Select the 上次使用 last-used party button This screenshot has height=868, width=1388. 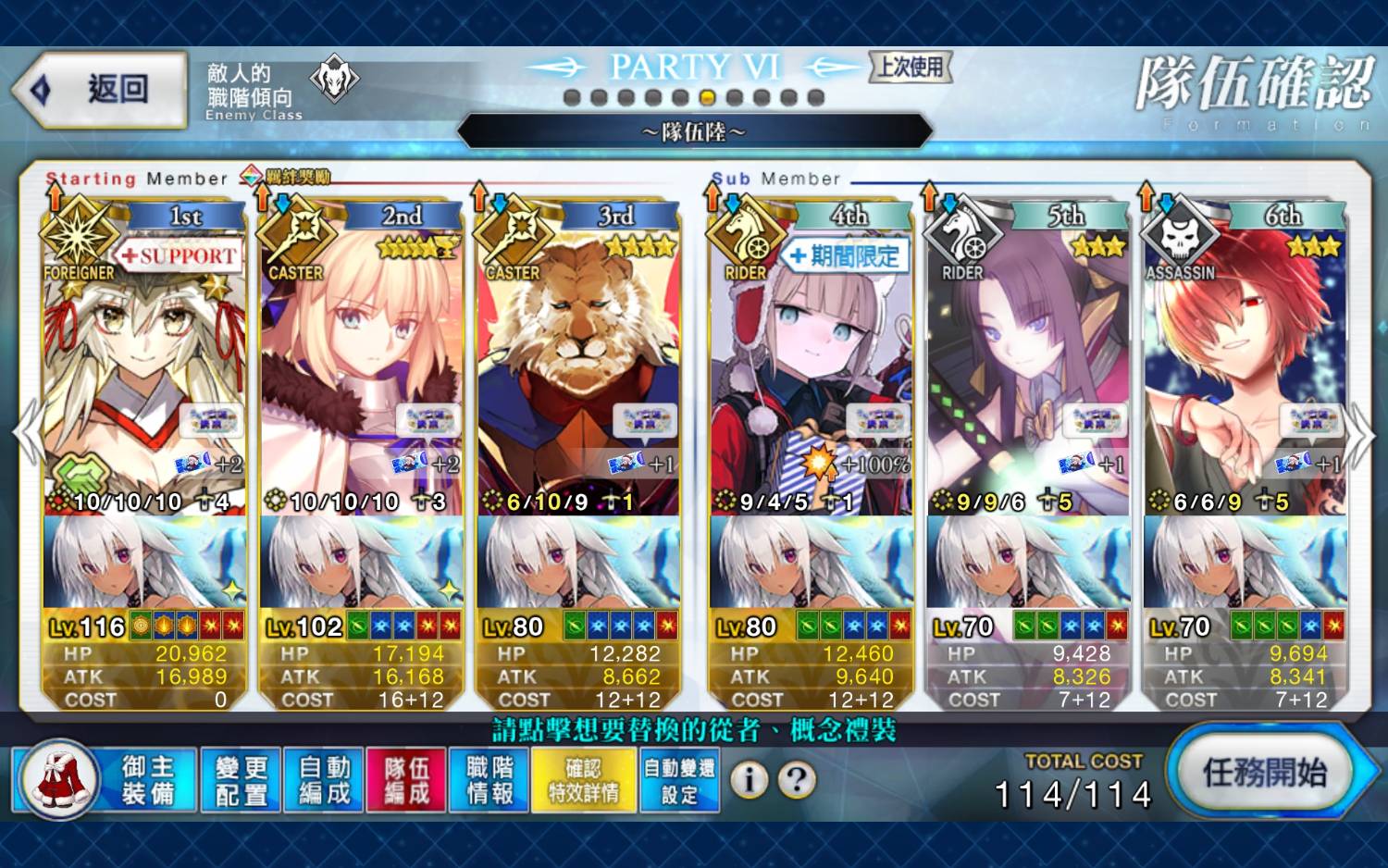tap(911, 67)
